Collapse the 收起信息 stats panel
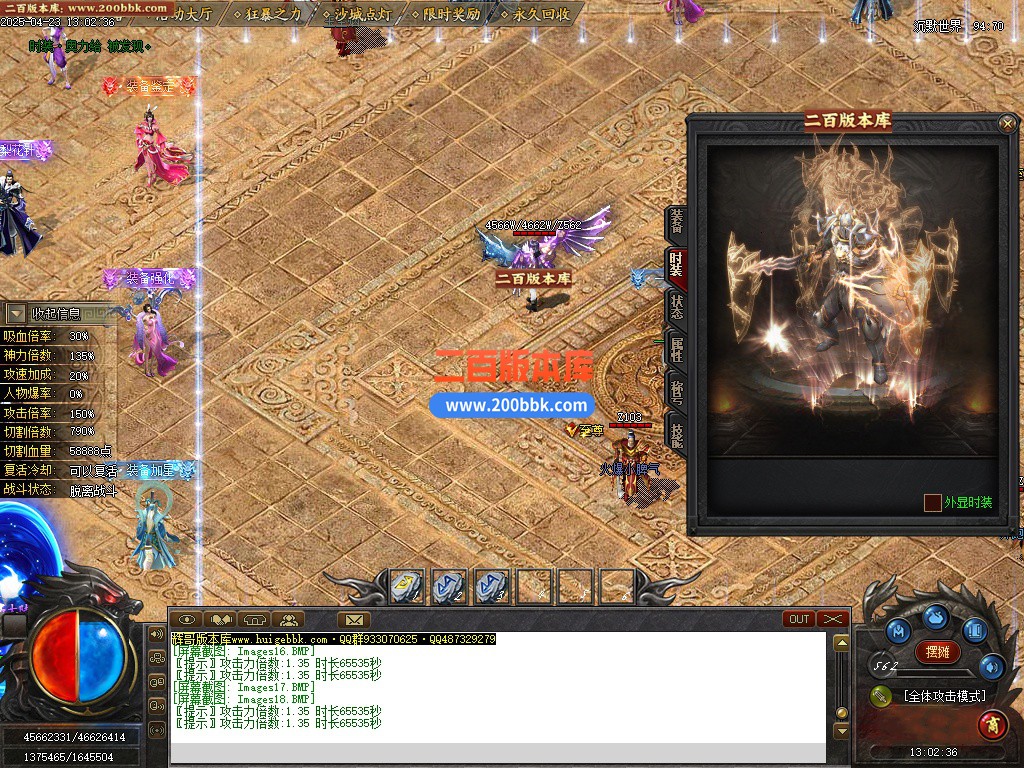The height and width of the screenshot is (768, 1024). coord(17,314)
